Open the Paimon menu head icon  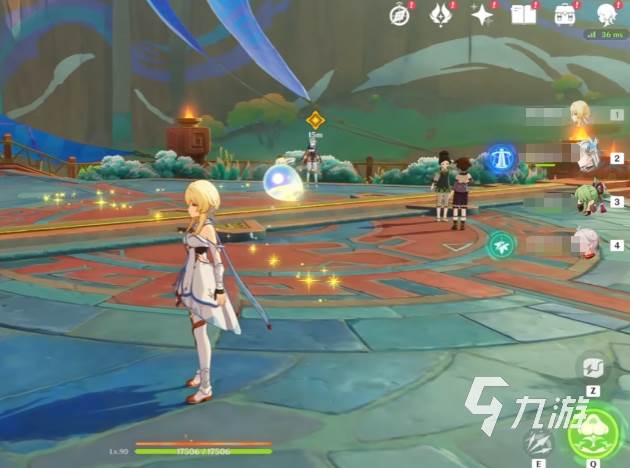tap(606, 15)
